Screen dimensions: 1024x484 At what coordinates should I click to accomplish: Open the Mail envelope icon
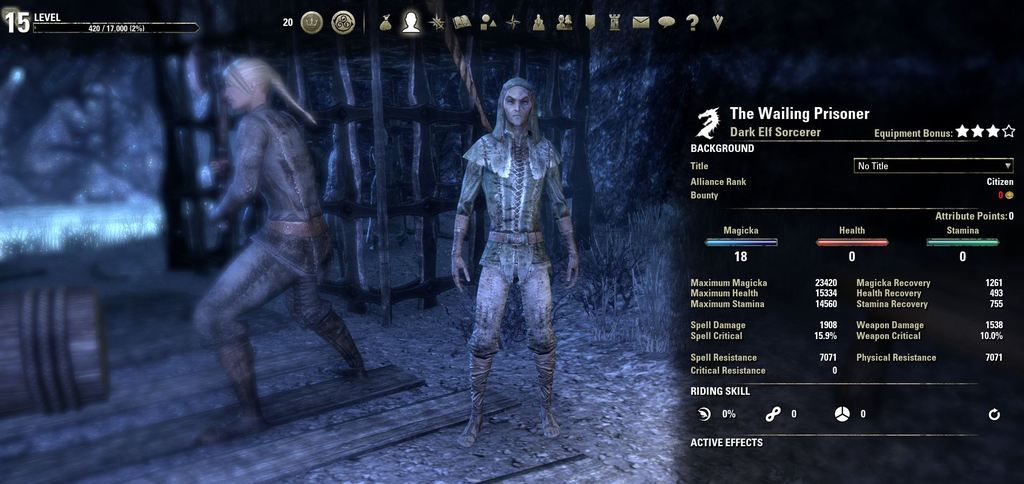[641, 21]
